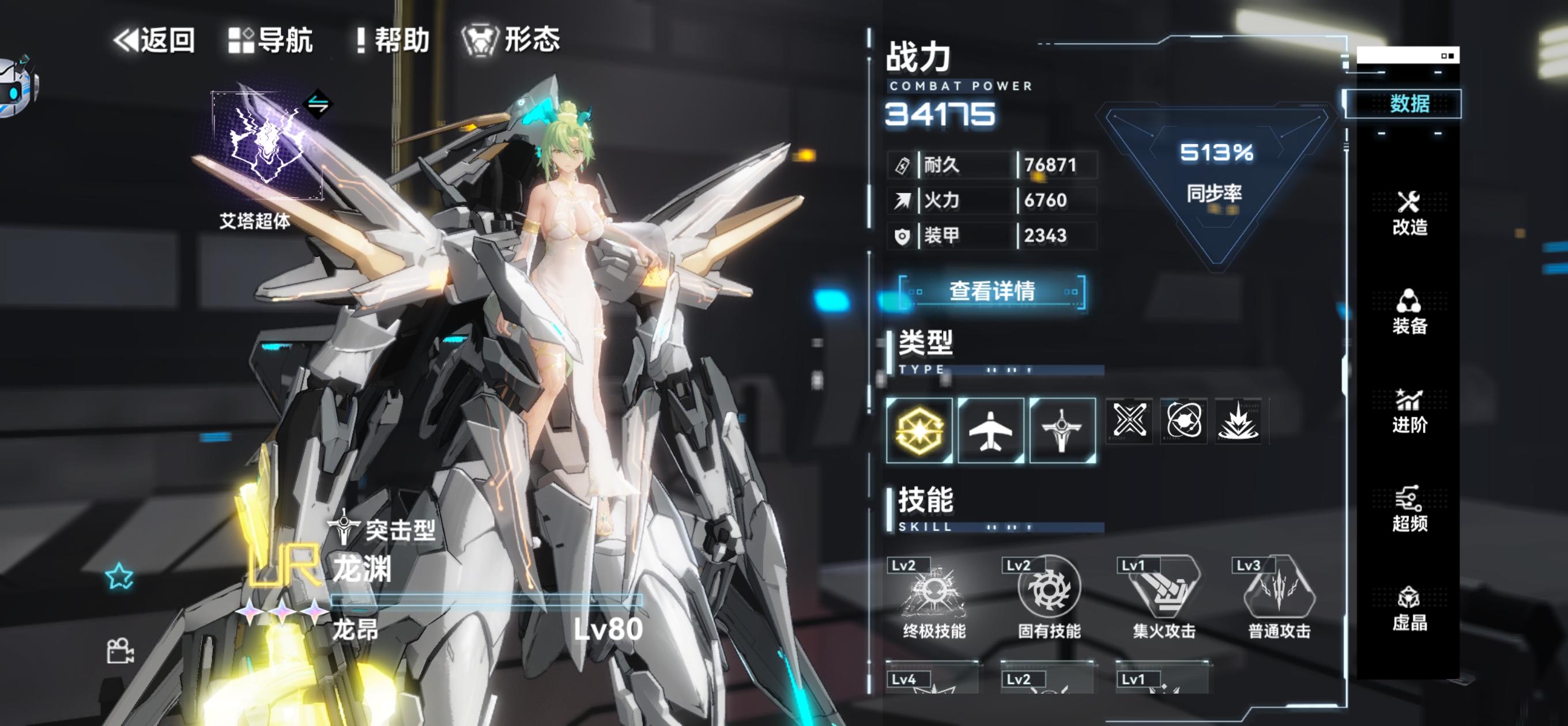Inspect the 固有技能 innate skill
The image size is (1568, 726).
pos(1049,597)
